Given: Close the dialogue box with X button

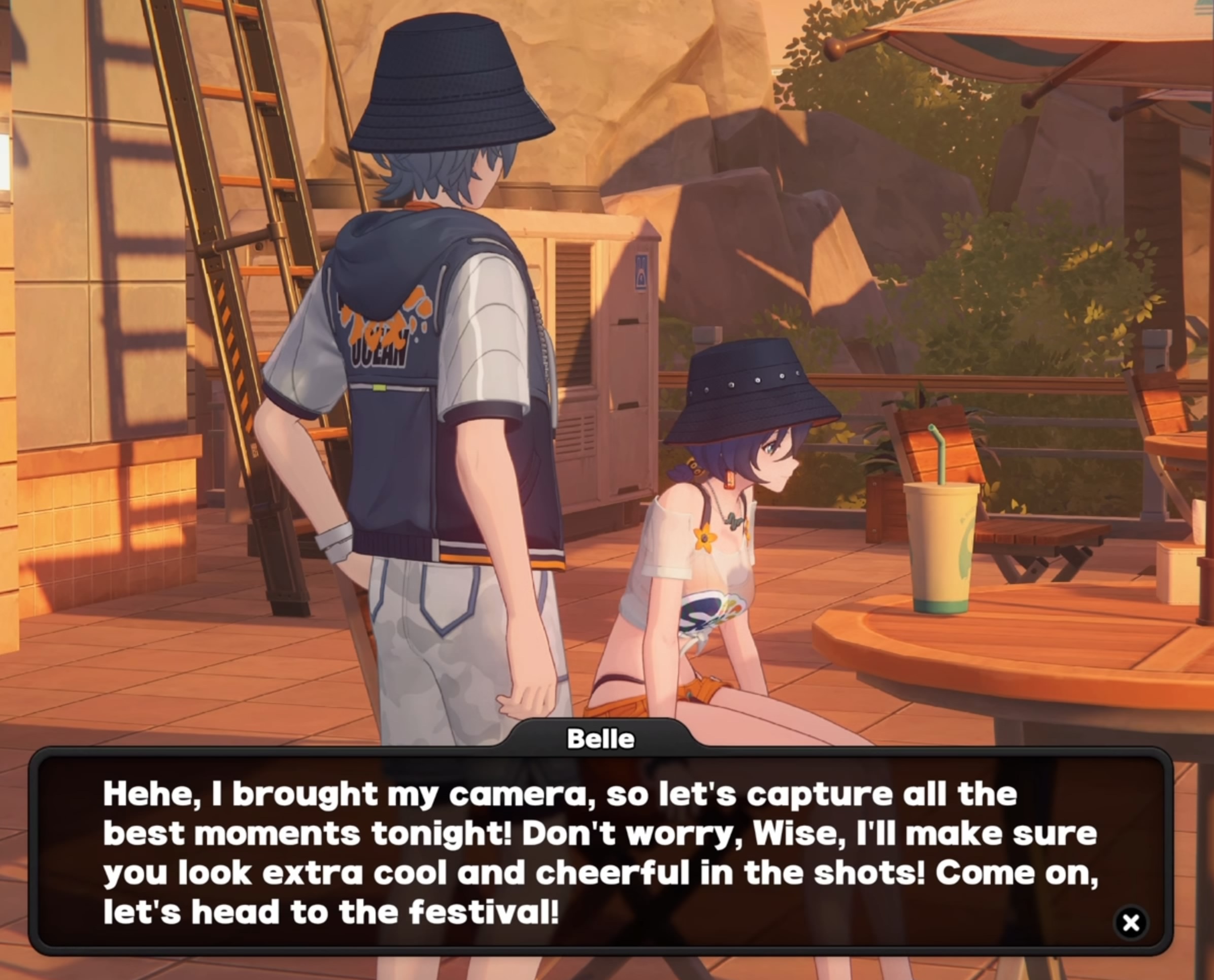Looking at the screenshot, I should click(1130, 923).
